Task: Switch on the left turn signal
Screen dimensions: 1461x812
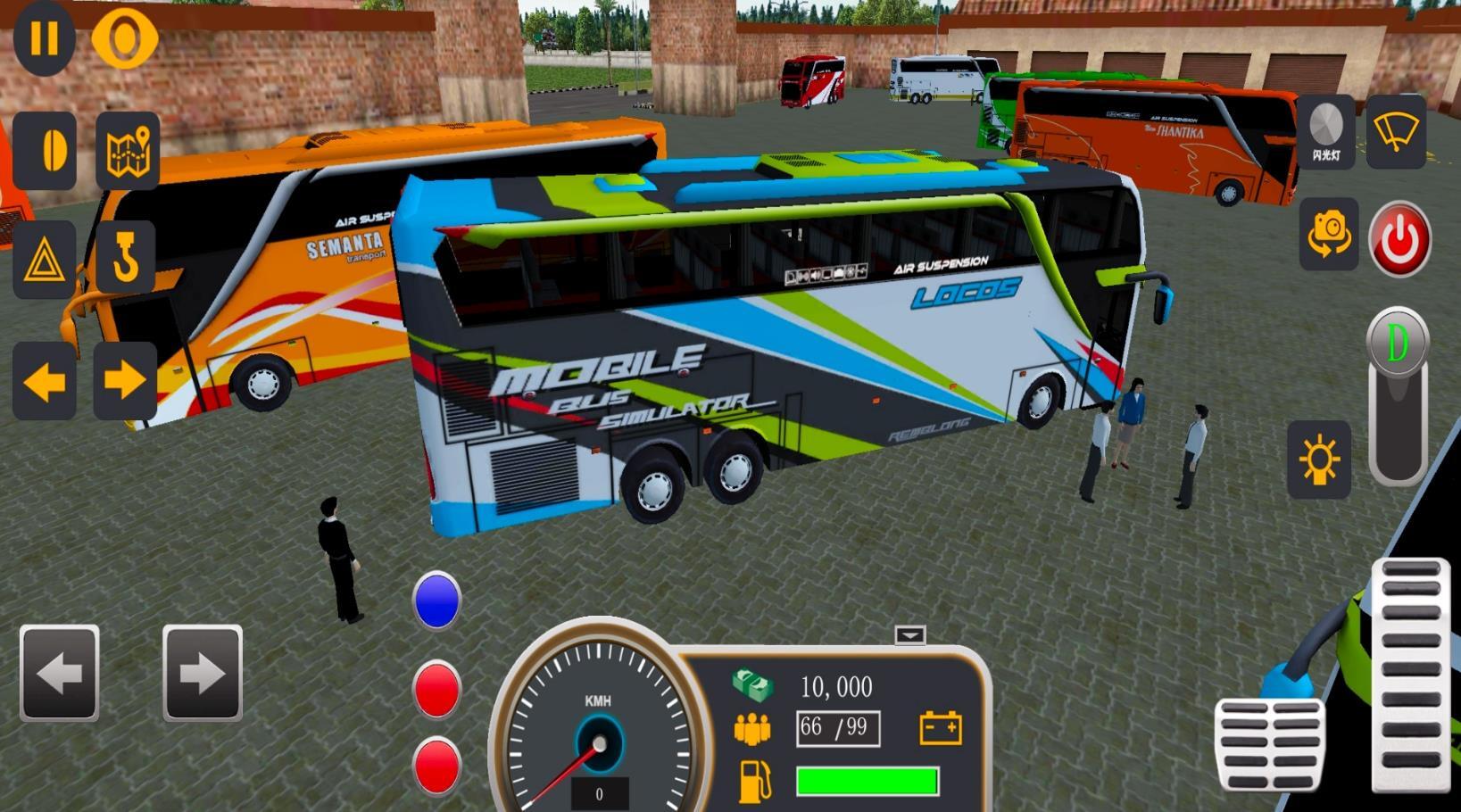Action: click(x=44, y=381)
